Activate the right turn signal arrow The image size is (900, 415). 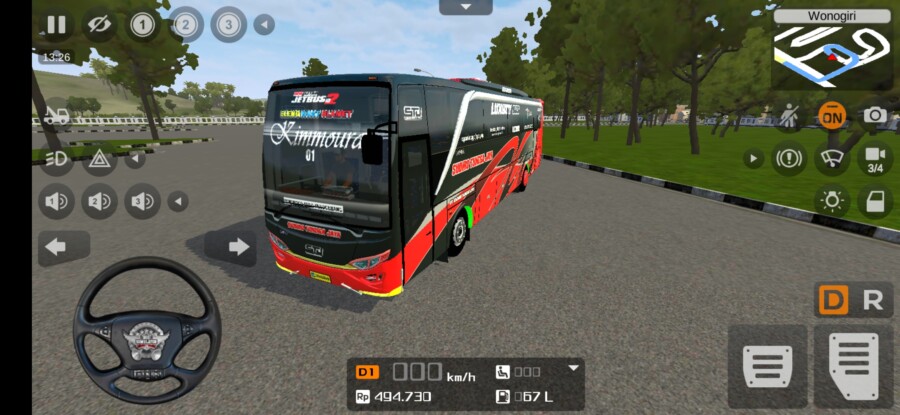coord(231,247)
